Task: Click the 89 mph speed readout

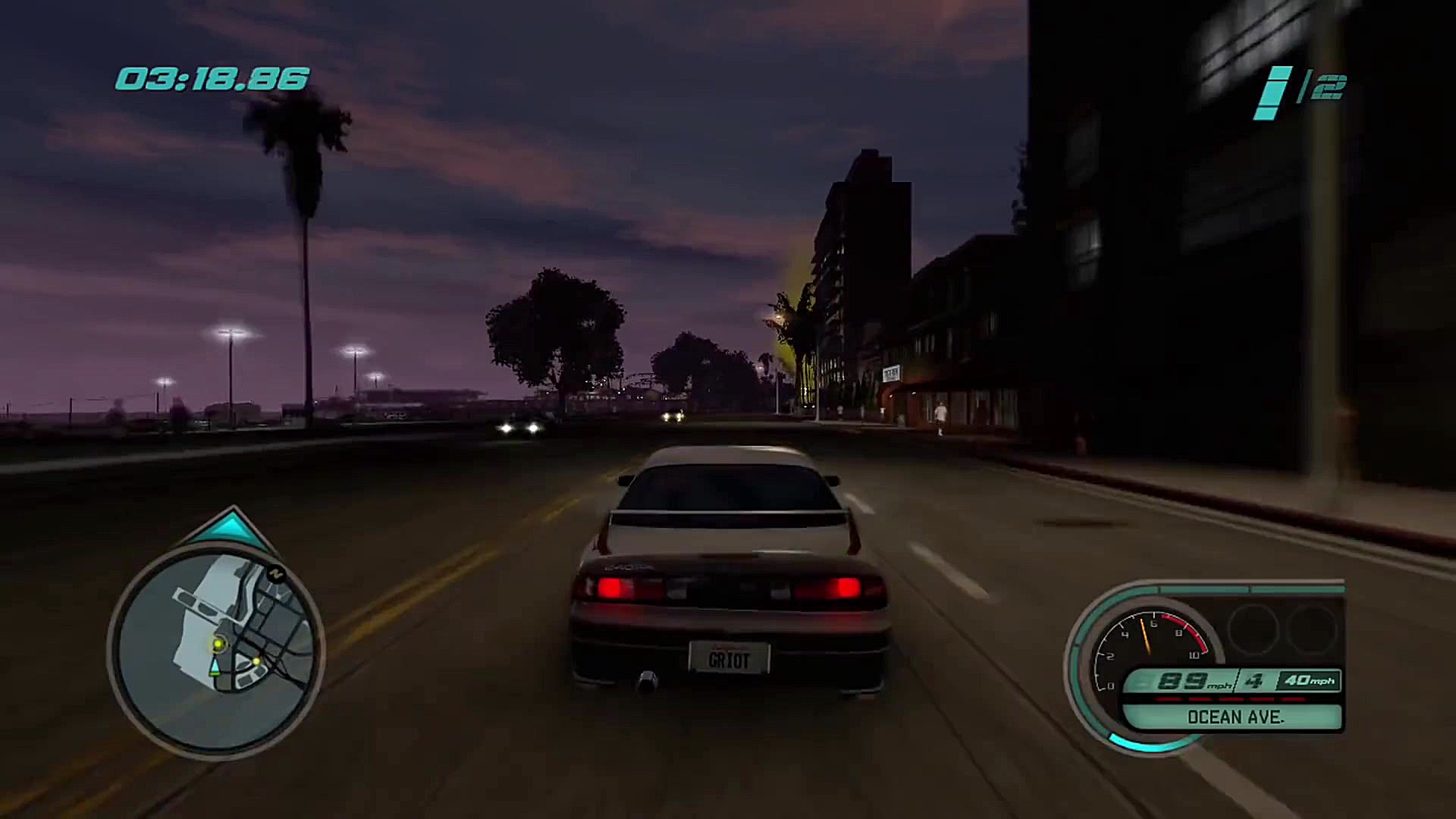Action: 1181,680
